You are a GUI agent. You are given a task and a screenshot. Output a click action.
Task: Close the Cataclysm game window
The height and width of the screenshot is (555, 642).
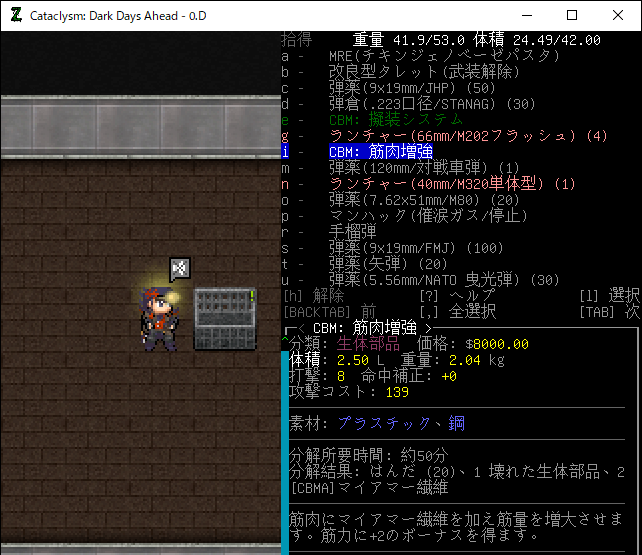click(x=618, y=15)
